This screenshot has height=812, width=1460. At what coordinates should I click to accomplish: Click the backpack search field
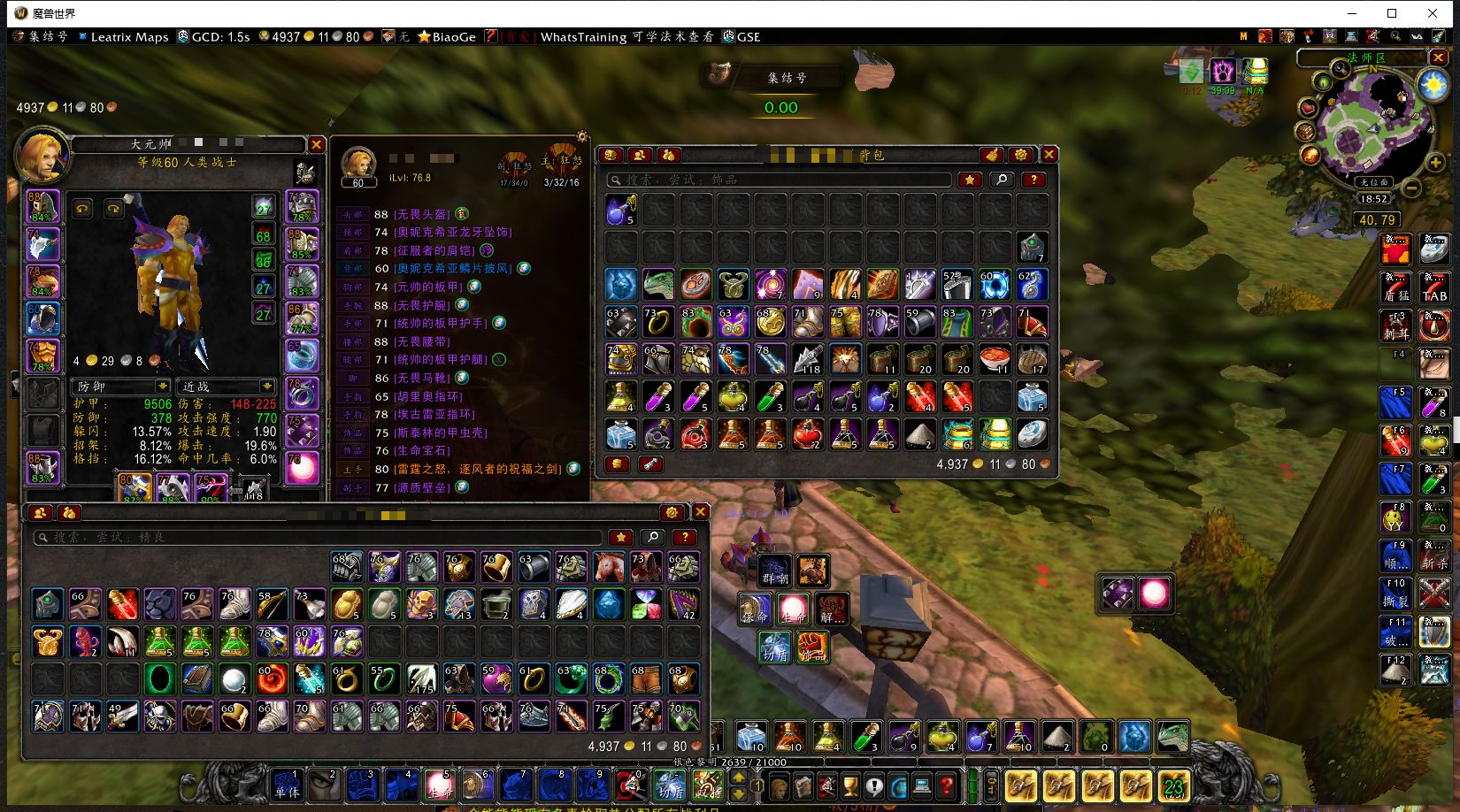(x=779, y=180)
